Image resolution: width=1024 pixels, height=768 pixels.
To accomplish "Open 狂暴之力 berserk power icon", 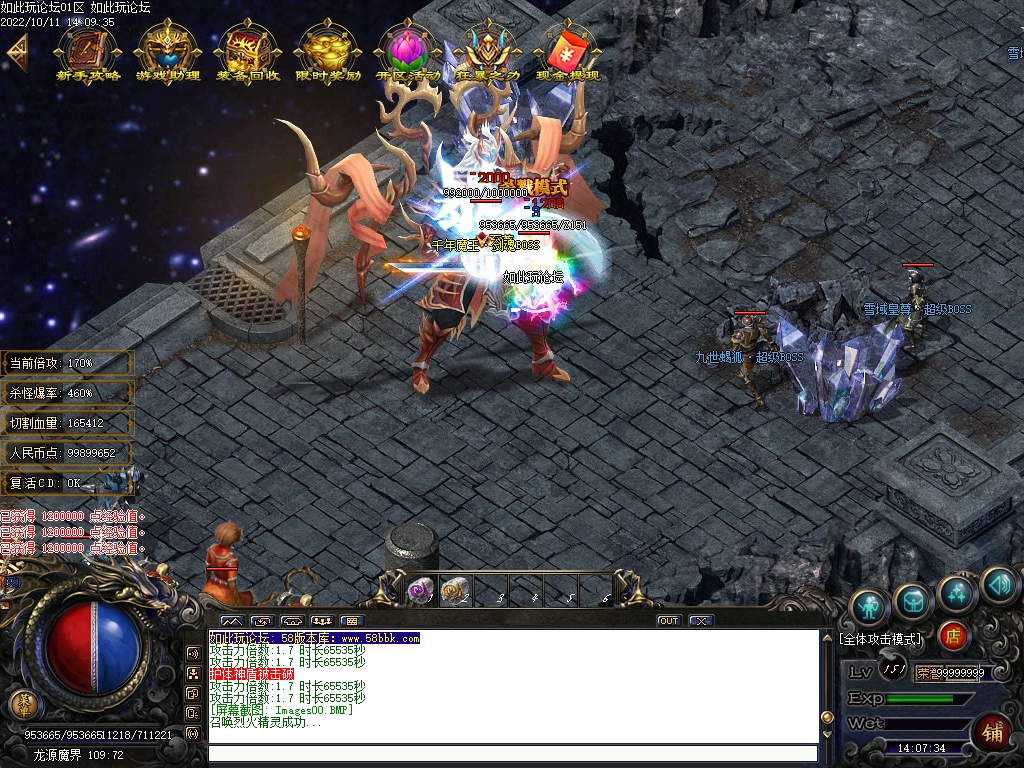I will point(487,48).
